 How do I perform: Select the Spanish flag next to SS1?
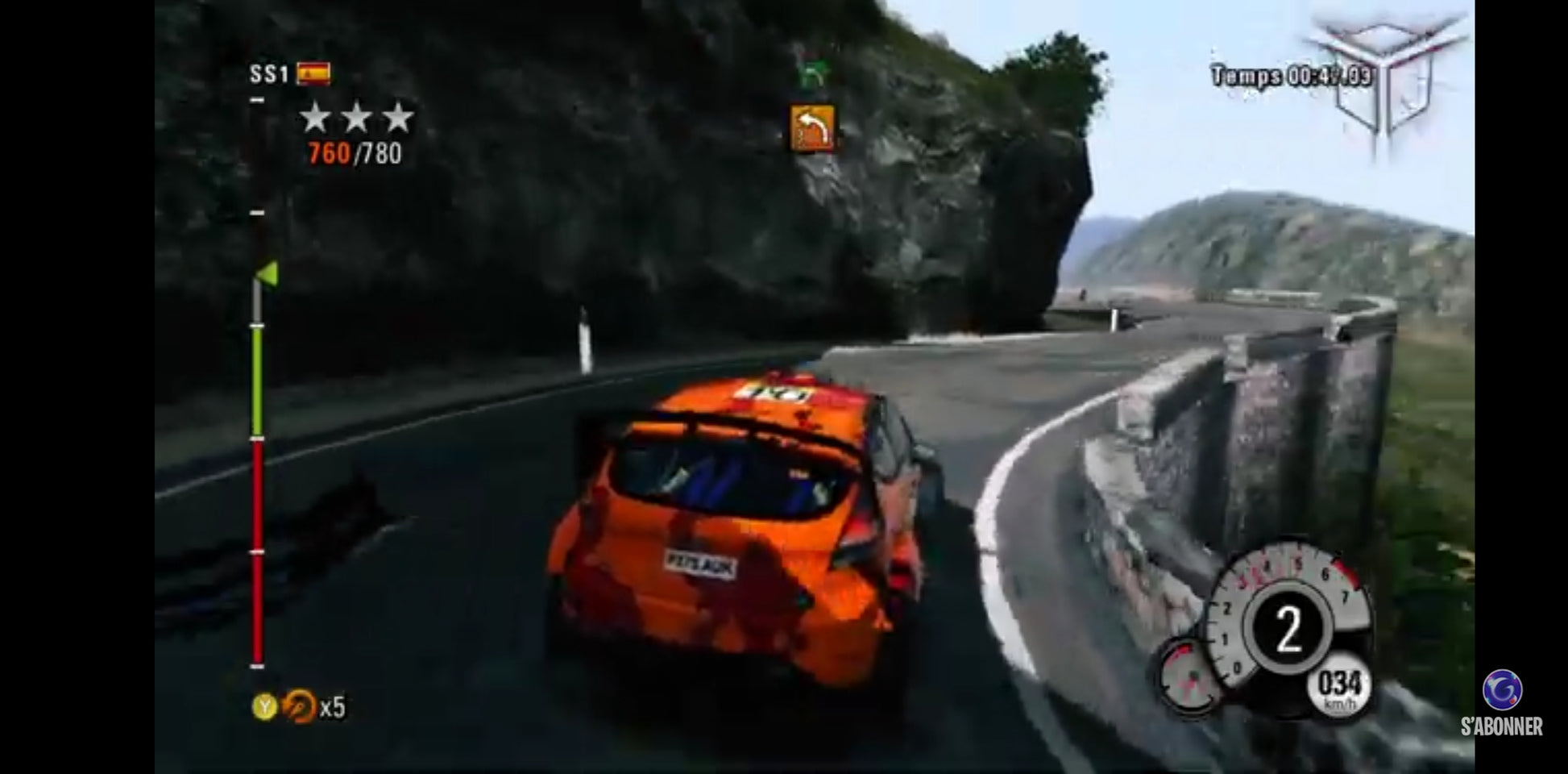coord(313,74)
